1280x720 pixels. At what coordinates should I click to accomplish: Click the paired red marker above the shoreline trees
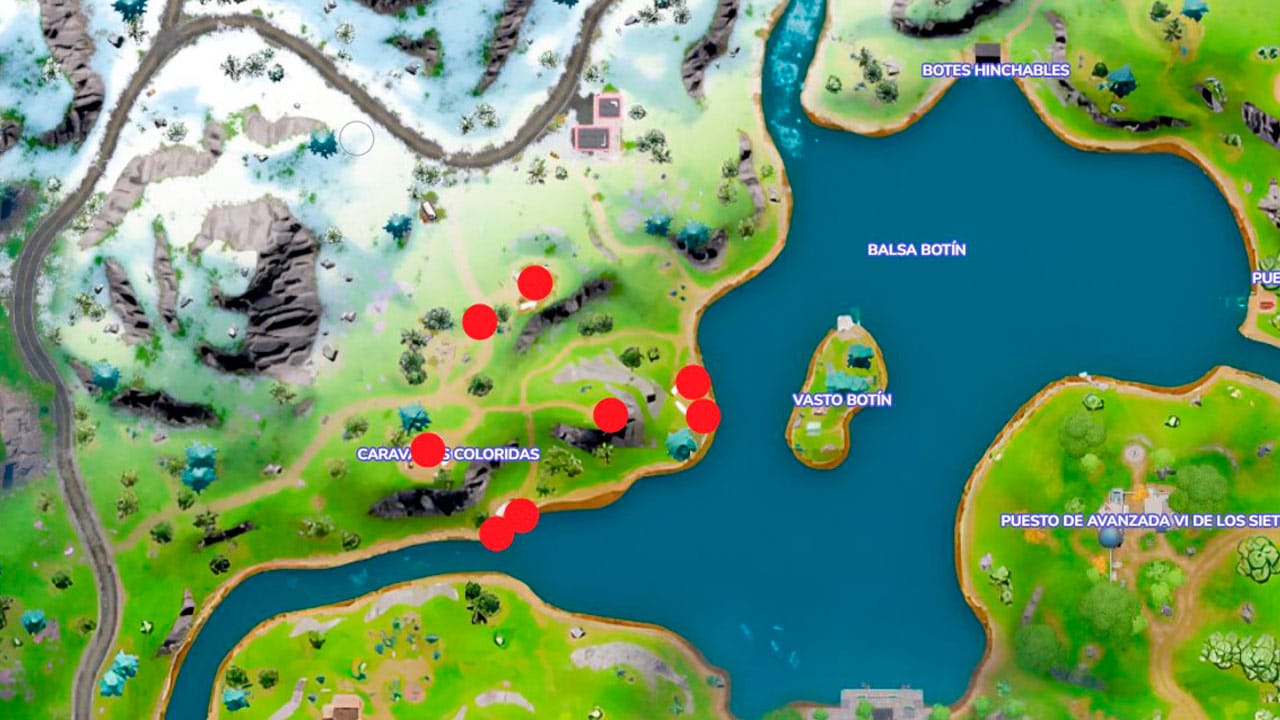pyautogui.click(x=702, y=415)
